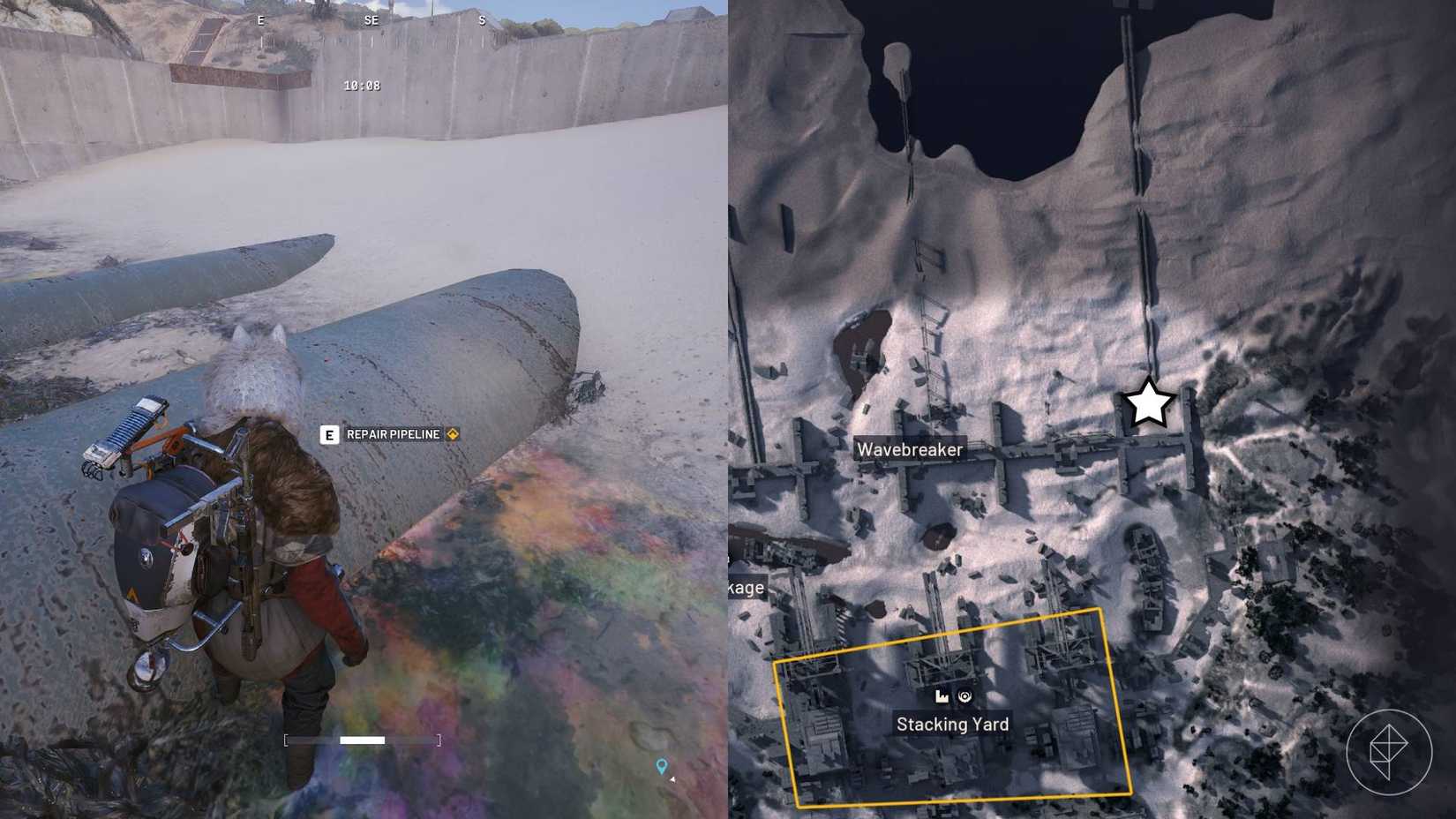Image resolution: width=1456 pixels, height=819 pixels.
Task: Click the circular tracker icon beside the factory icon
Action: tap(964, 695)
